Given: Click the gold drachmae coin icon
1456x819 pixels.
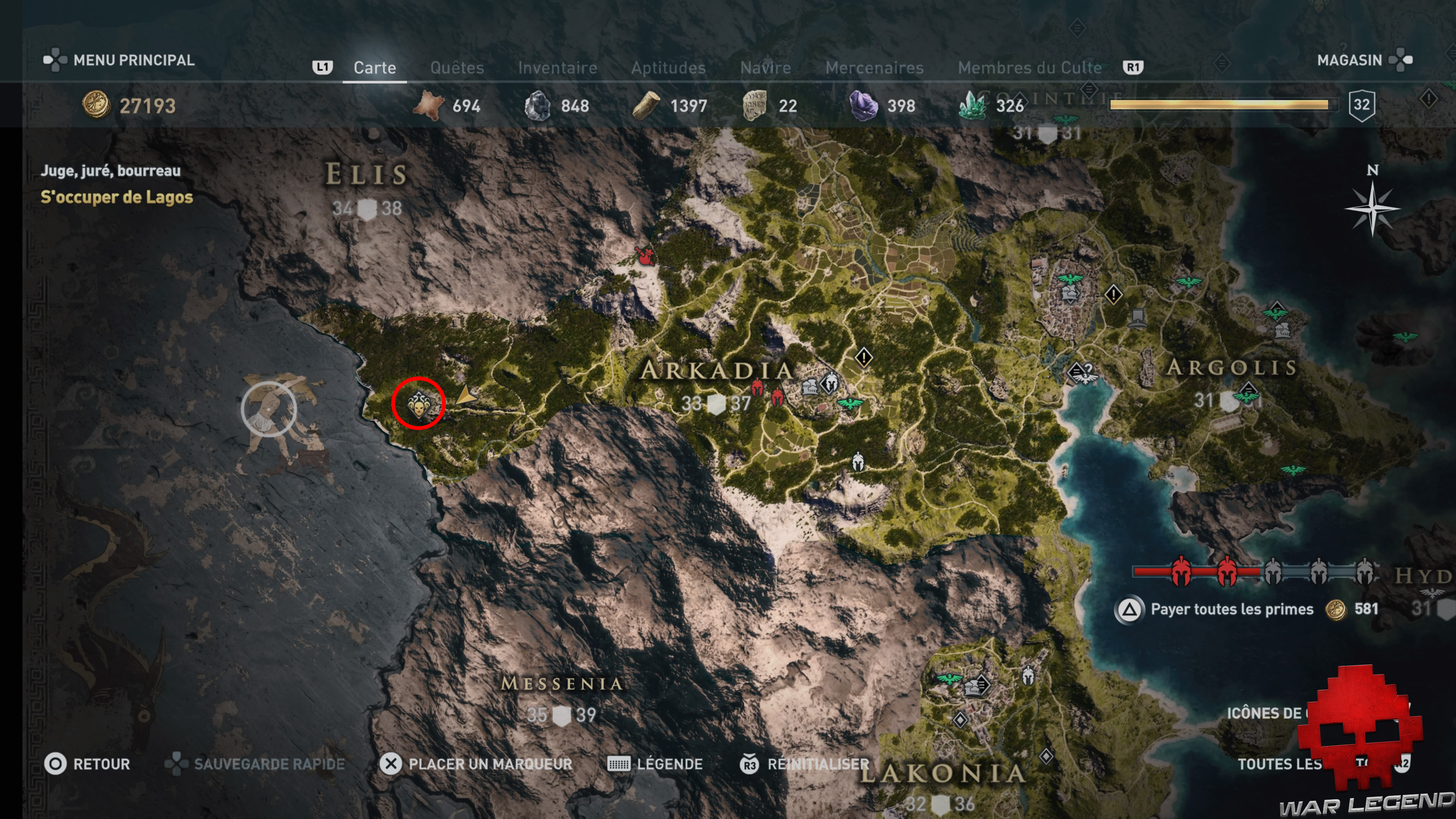Looking at the screenshot, I should click(96, 105).
